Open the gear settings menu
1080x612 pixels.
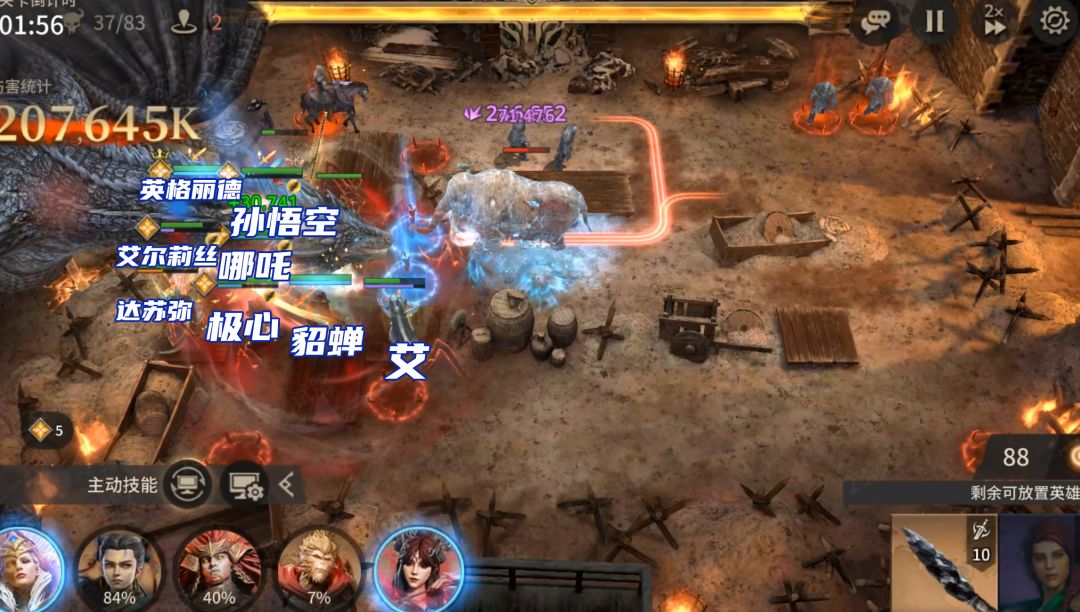click(x=1054, y=21)
